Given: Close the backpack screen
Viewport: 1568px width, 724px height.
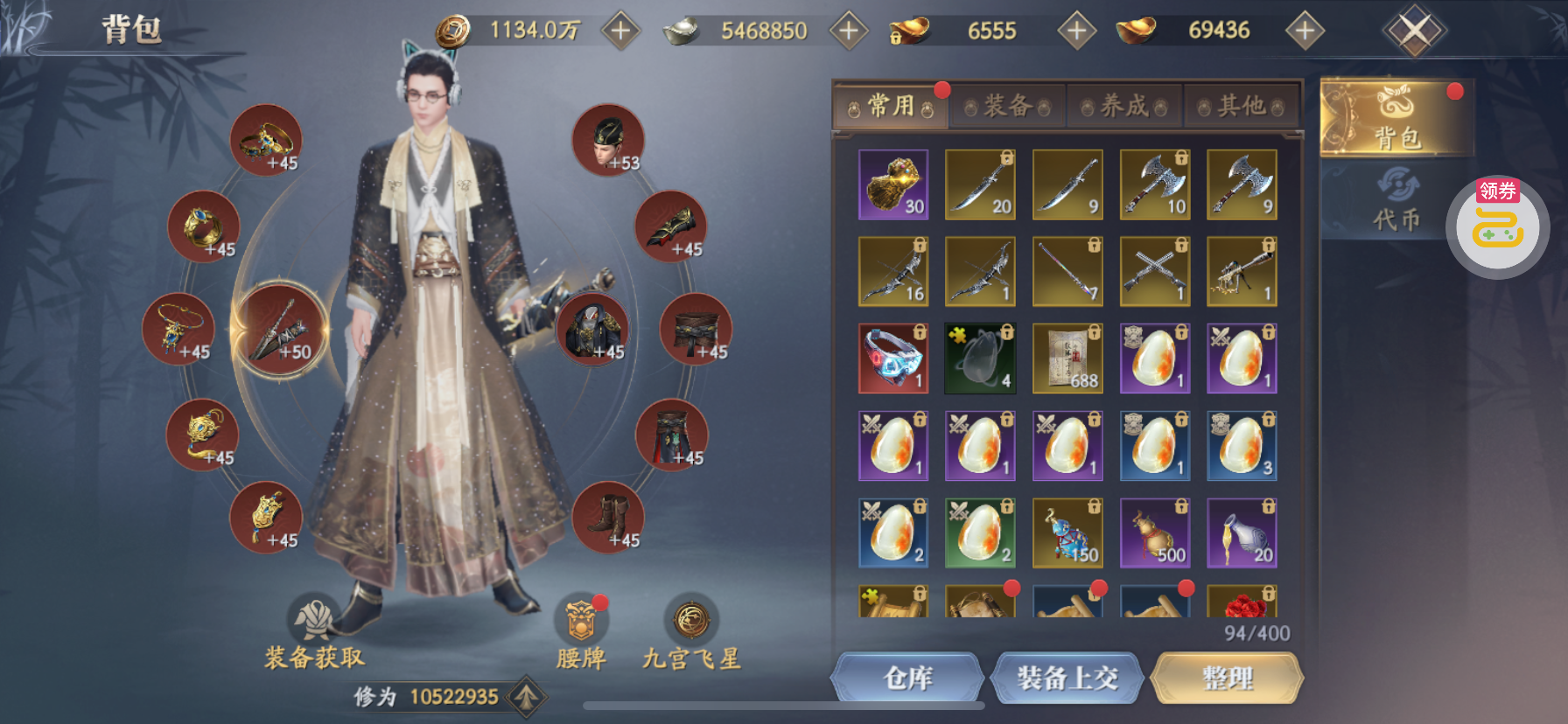Looking at the screenshot, I should pyautogui.click(x=1414, y=31).
